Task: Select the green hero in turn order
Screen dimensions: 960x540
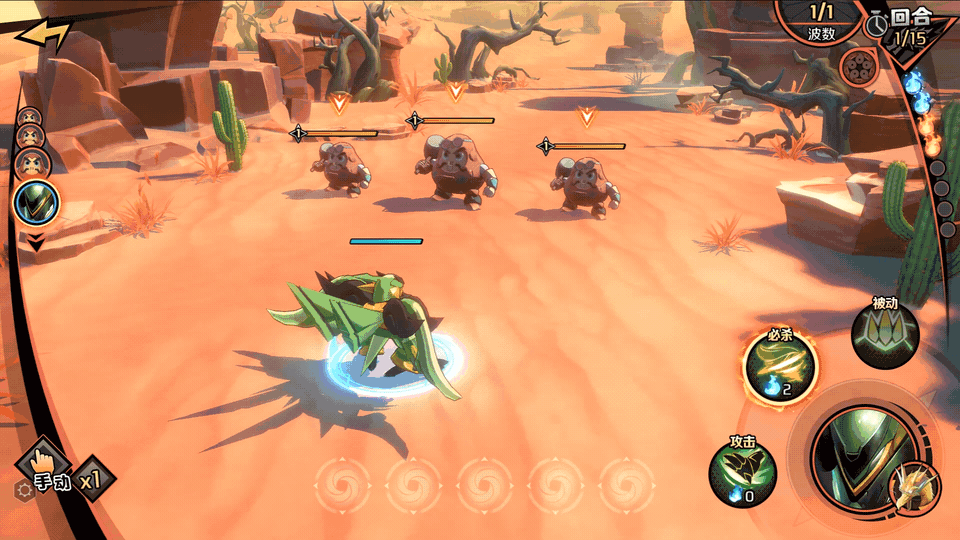Action: point(36,204)
